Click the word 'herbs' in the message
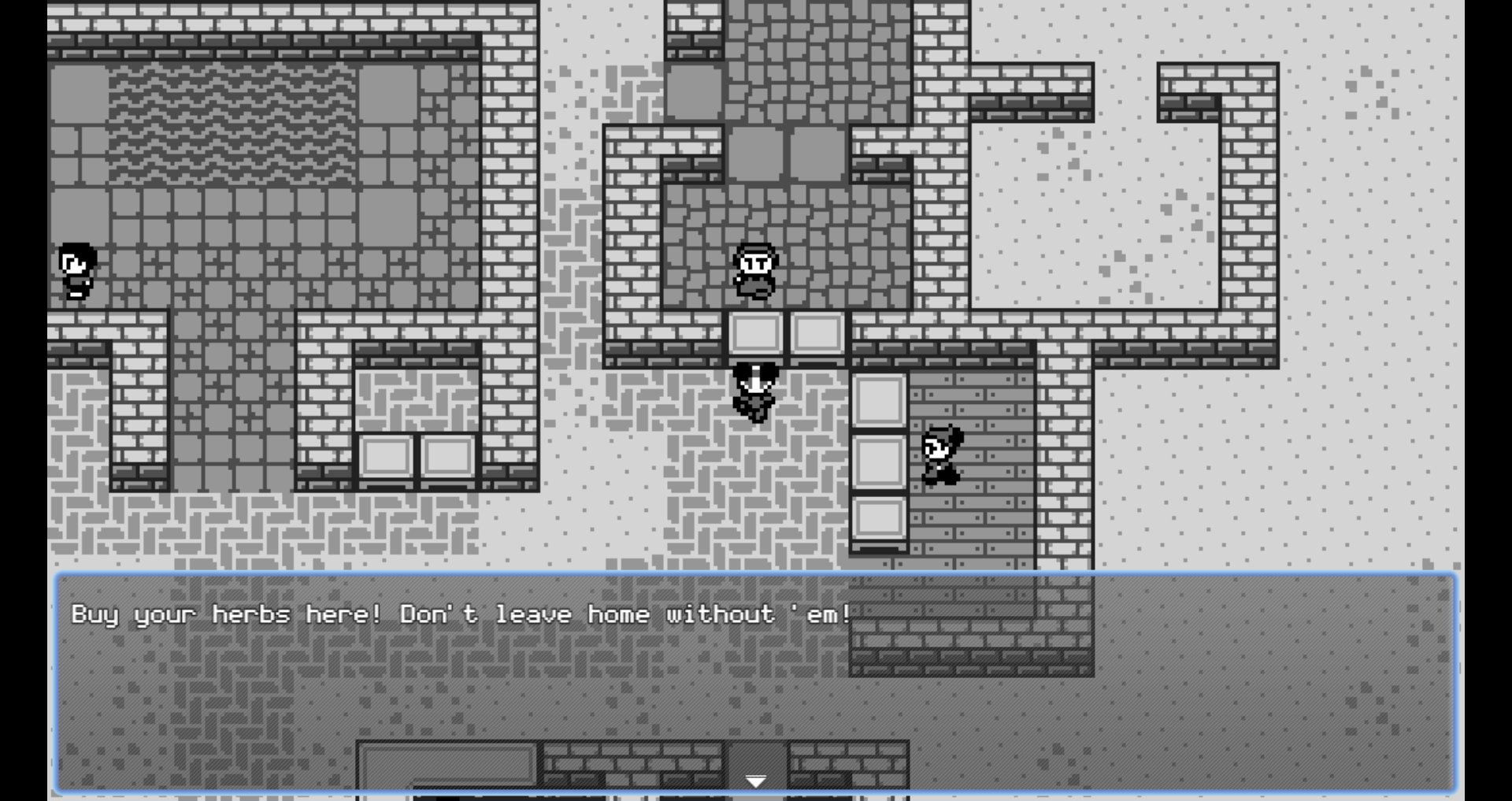The width and height of the screenshot is (1512, 801). coord(252,614)
